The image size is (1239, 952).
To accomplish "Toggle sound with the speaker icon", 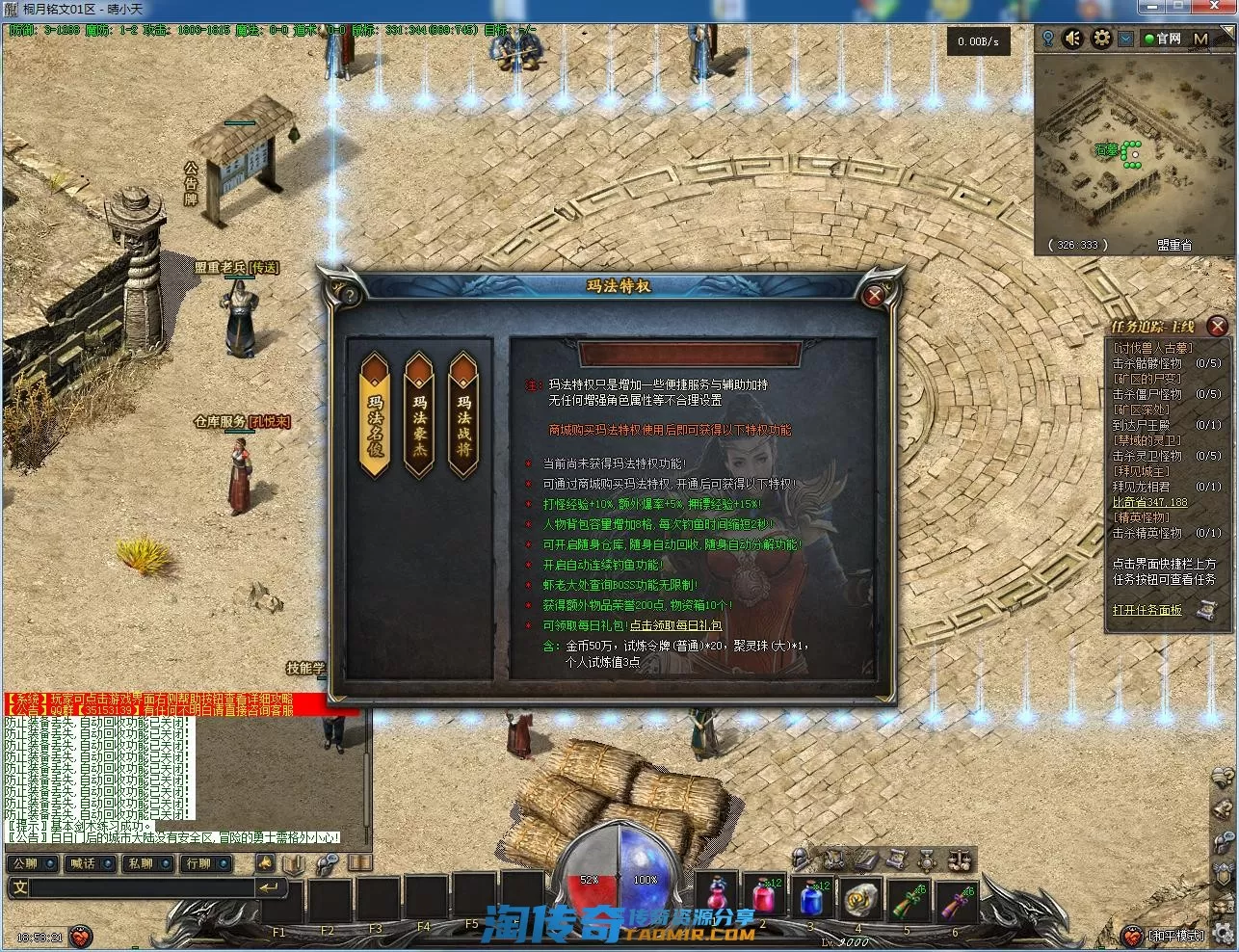I will click(x=1073, y=39).
